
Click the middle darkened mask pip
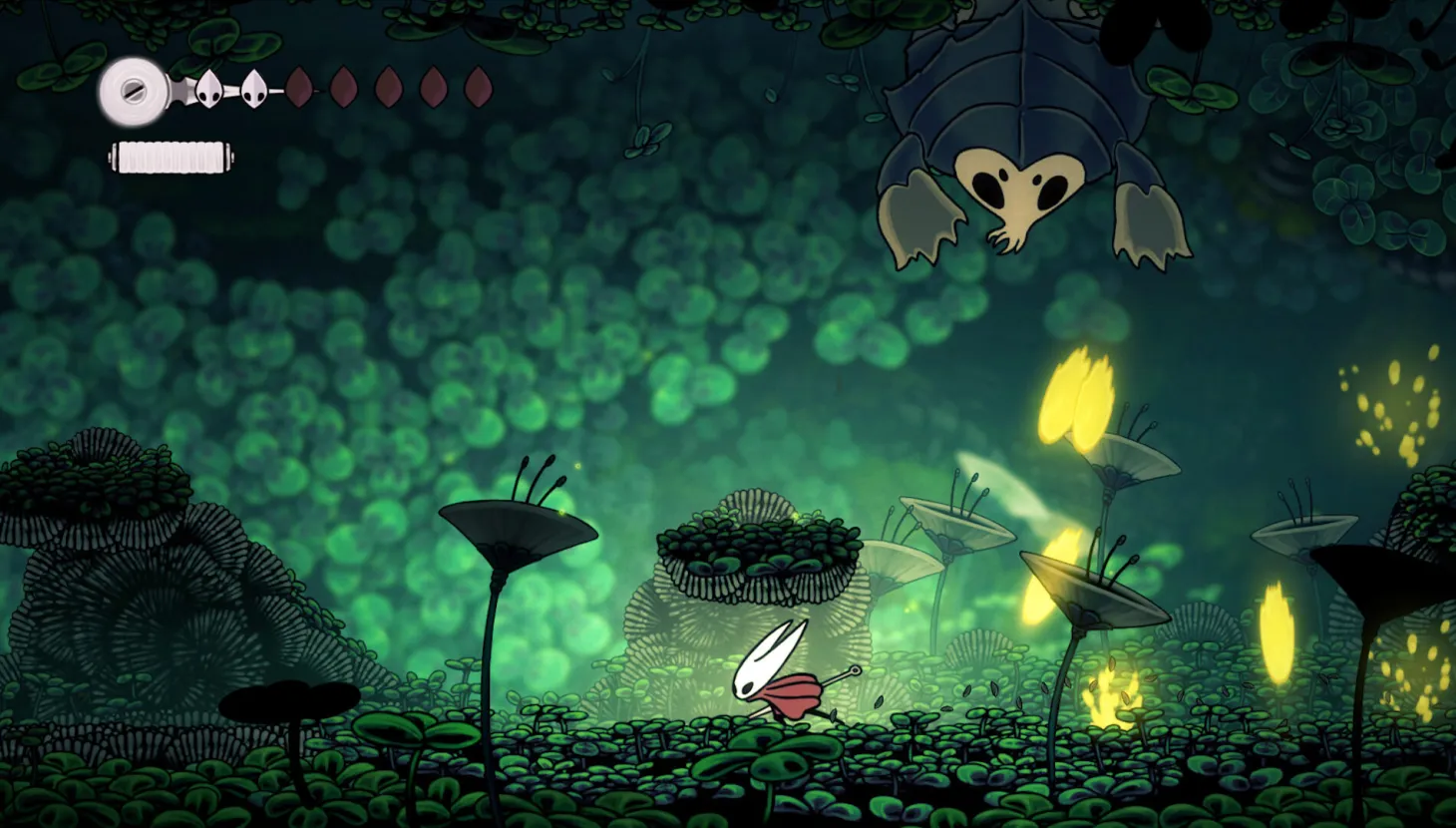tap(387, 89)
